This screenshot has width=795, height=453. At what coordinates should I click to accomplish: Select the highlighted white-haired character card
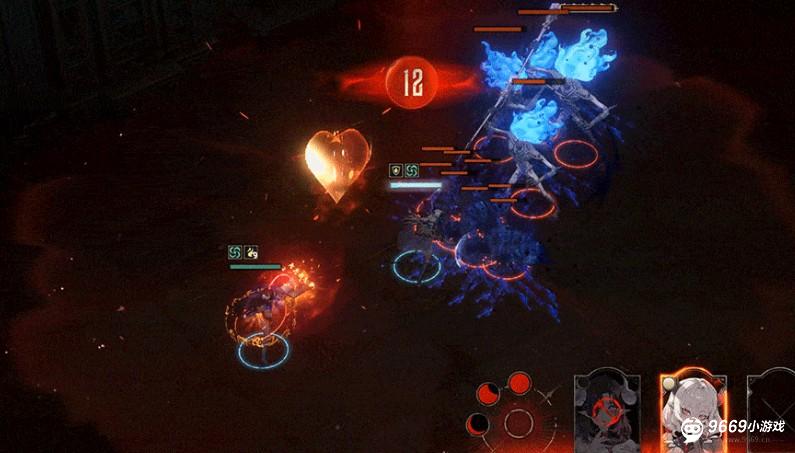[x=691, y=412]
